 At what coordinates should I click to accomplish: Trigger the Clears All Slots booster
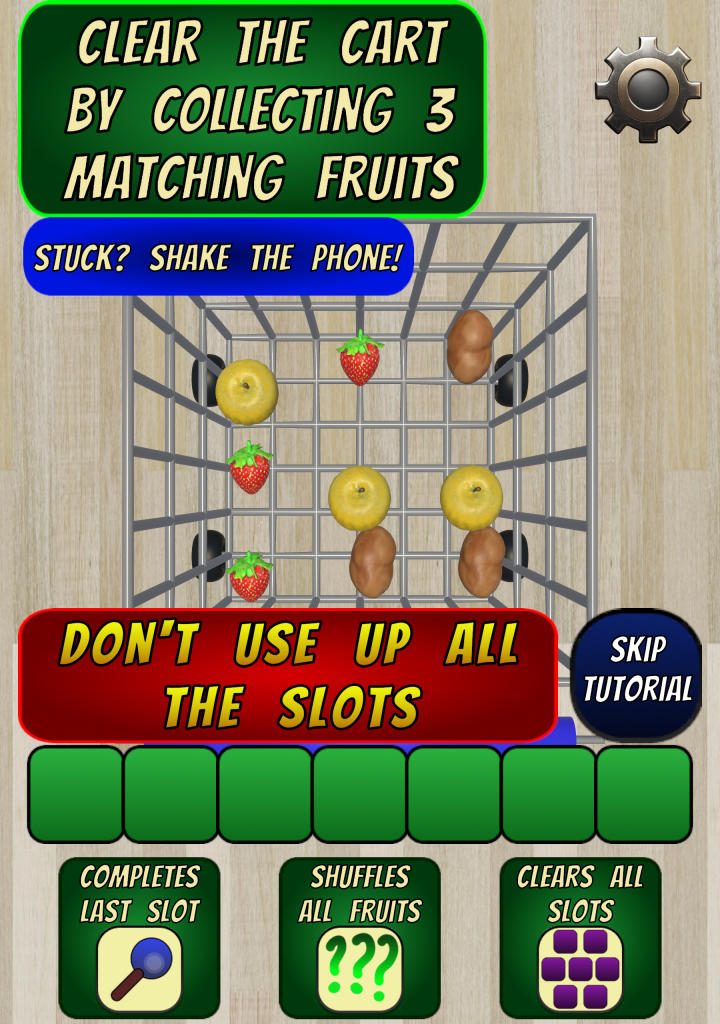pyautogui.click(x=580, y=966)
